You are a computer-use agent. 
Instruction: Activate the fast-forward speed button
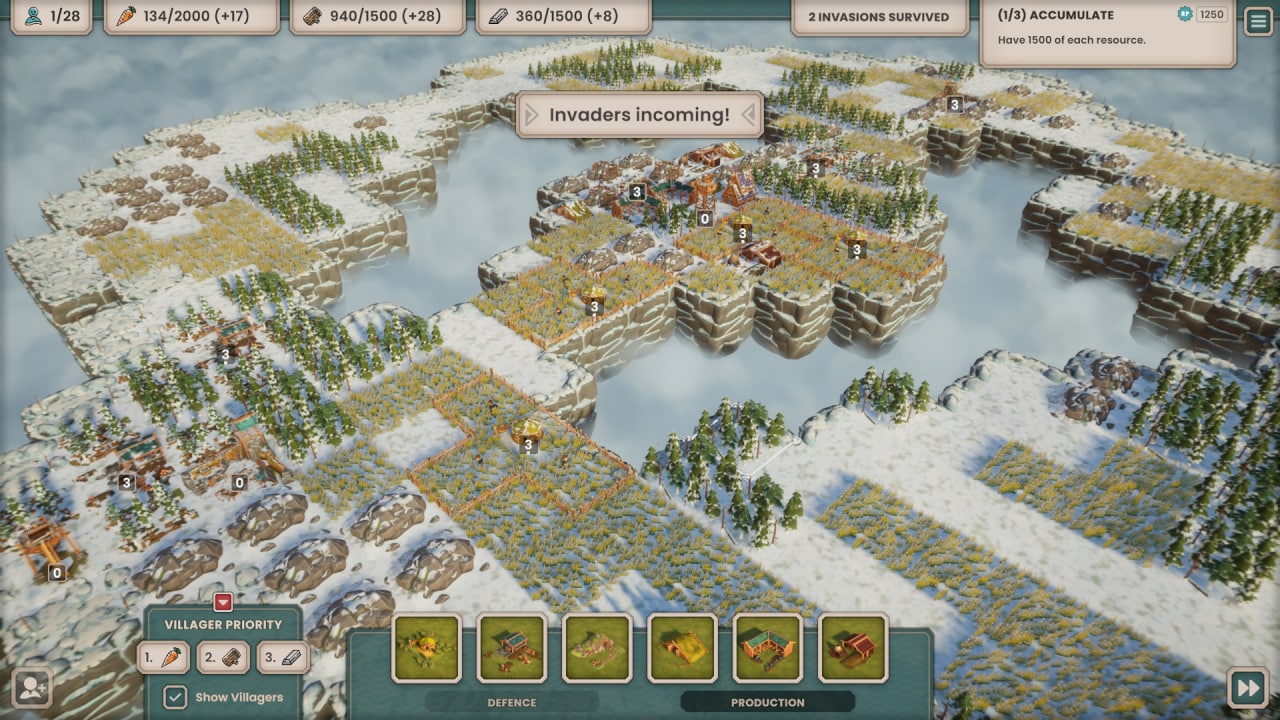tap(1247, 688)
